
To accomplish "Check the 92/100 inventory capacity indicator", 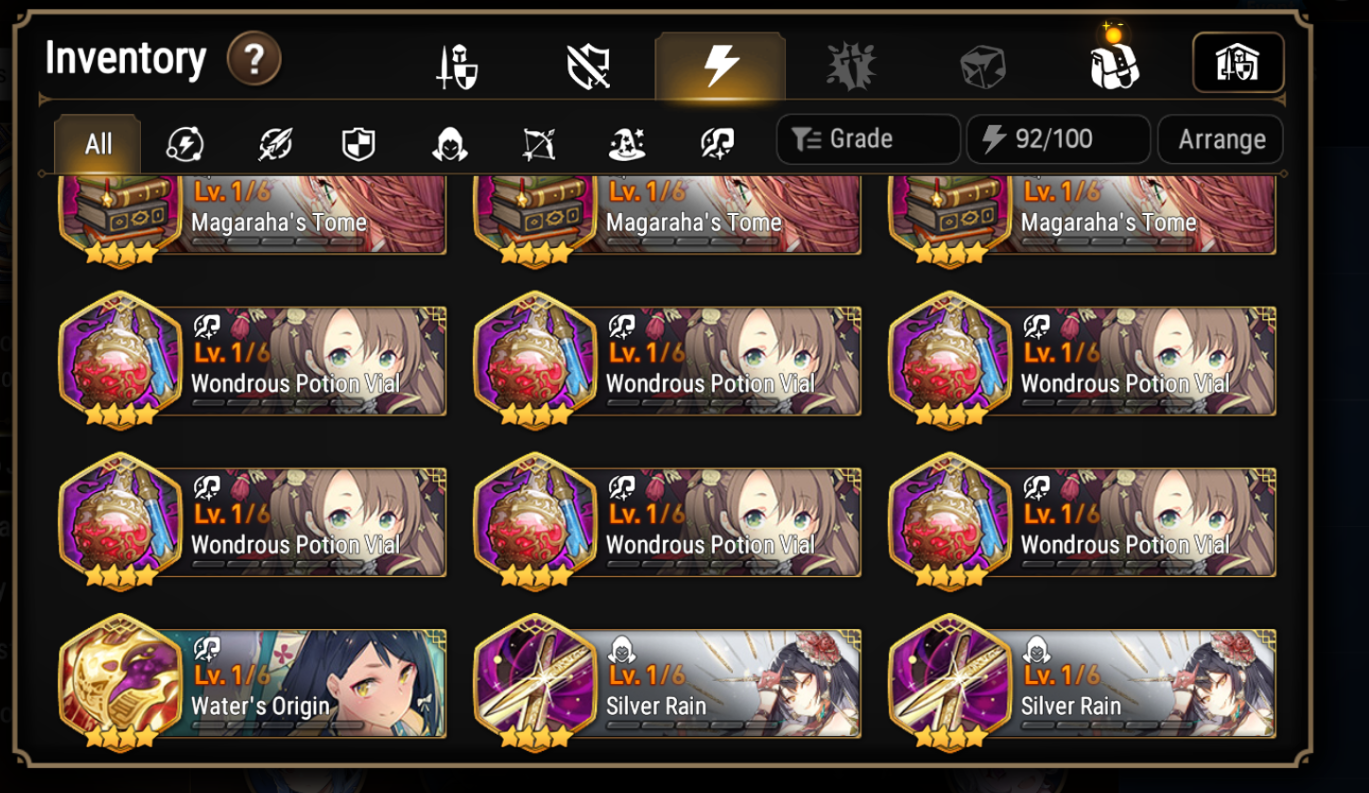I will pyautogui.click(x=1057, y=139).
